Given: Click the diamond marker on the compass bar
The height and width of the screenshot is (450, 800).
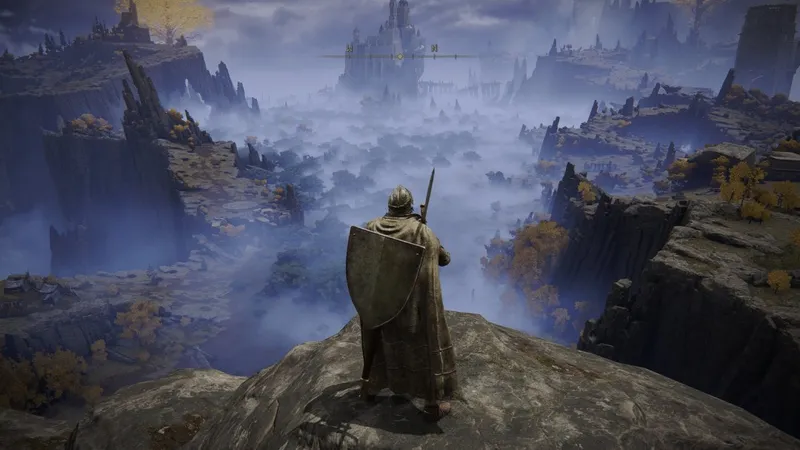Looking at the screenshot, I should point(400,56).
